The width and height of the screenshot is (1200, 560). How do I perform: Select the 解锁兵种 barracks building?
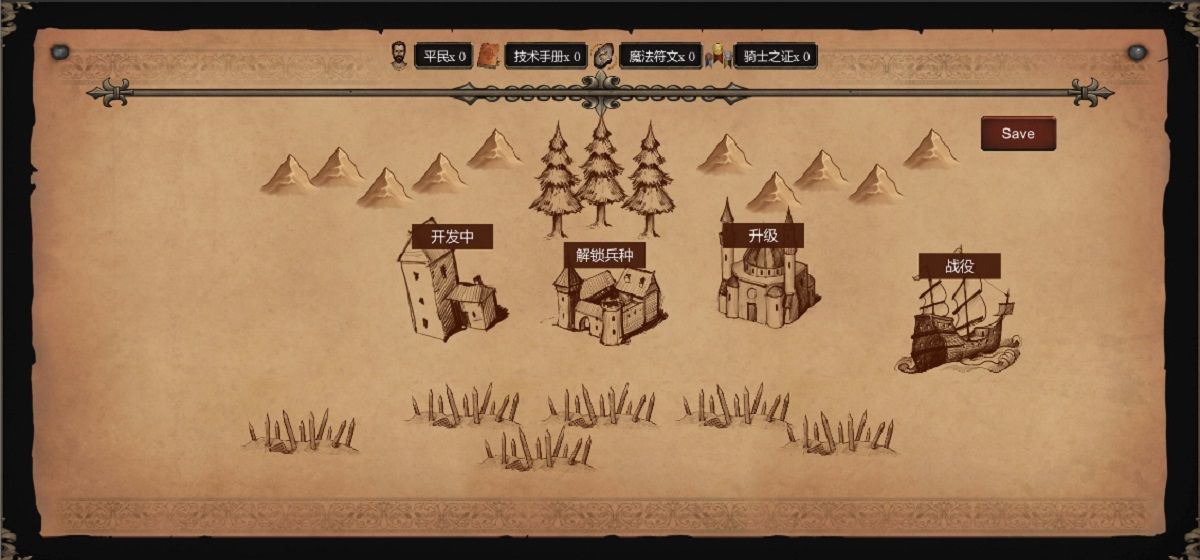coord(606,303)
